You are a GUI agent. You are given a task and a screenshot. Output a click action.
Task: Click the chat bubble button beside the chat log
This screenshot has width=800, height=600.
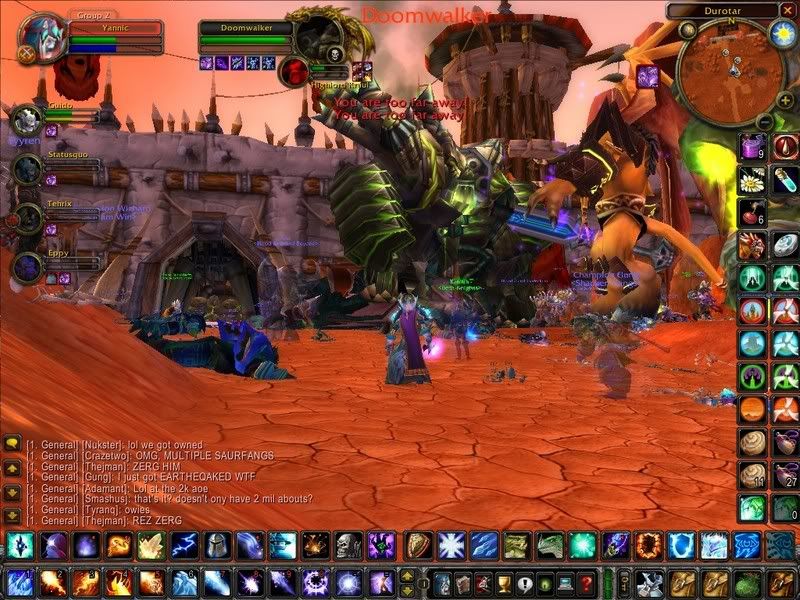coord(12,442)
